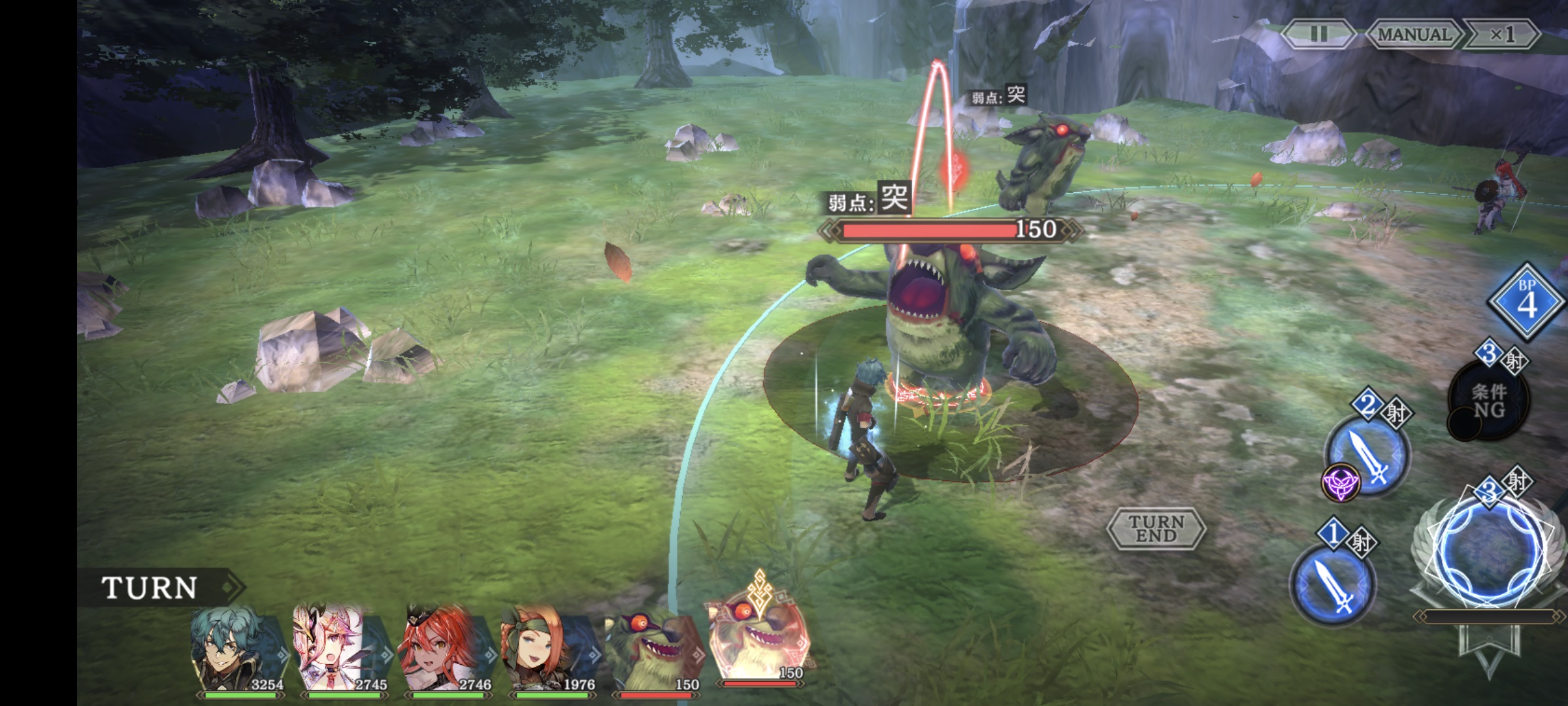Select the pink-haired girl turn portrait
Screen dimensions: 1568x706
[340, 648]
